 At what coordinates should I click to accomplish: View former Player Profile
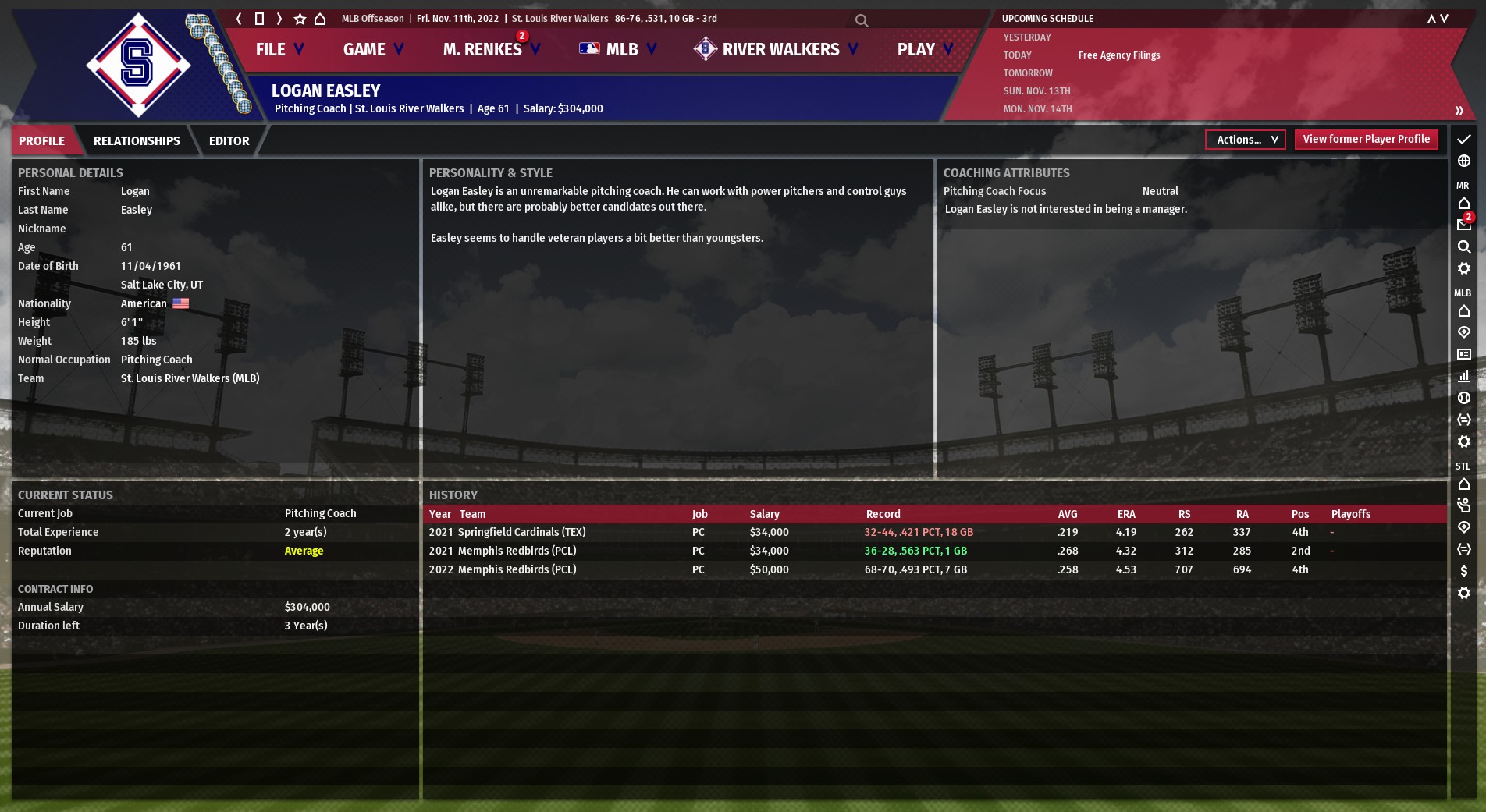pos(1366,139)
